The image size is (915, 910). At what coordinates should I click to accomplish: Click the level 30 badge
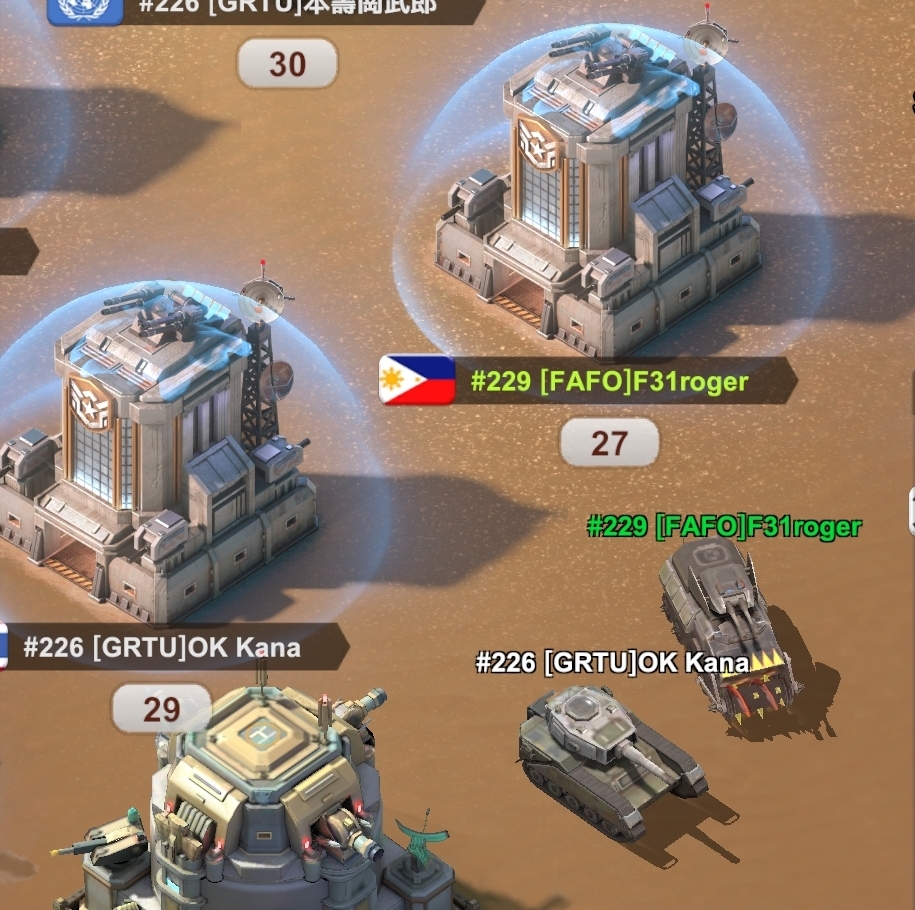[287, 65]
